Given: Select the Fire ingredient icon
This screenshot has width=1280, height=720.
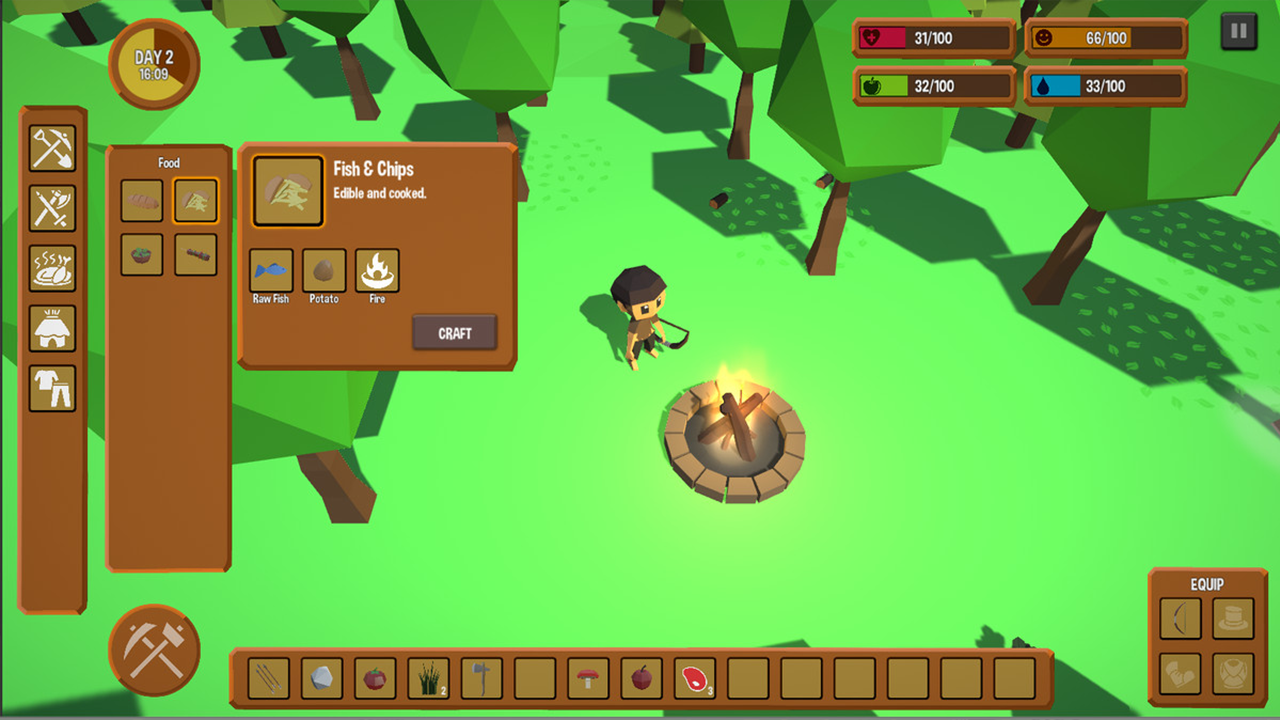Looking at the screenshot, I should coord(377,268).
